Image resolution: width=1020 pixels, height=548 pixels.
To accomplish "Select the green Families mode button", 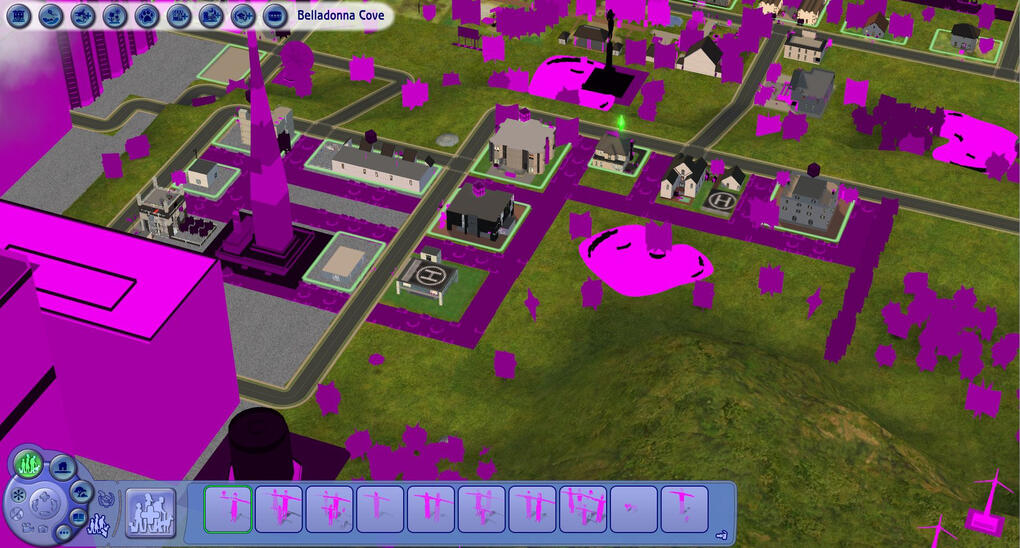I will pos(28,463).
